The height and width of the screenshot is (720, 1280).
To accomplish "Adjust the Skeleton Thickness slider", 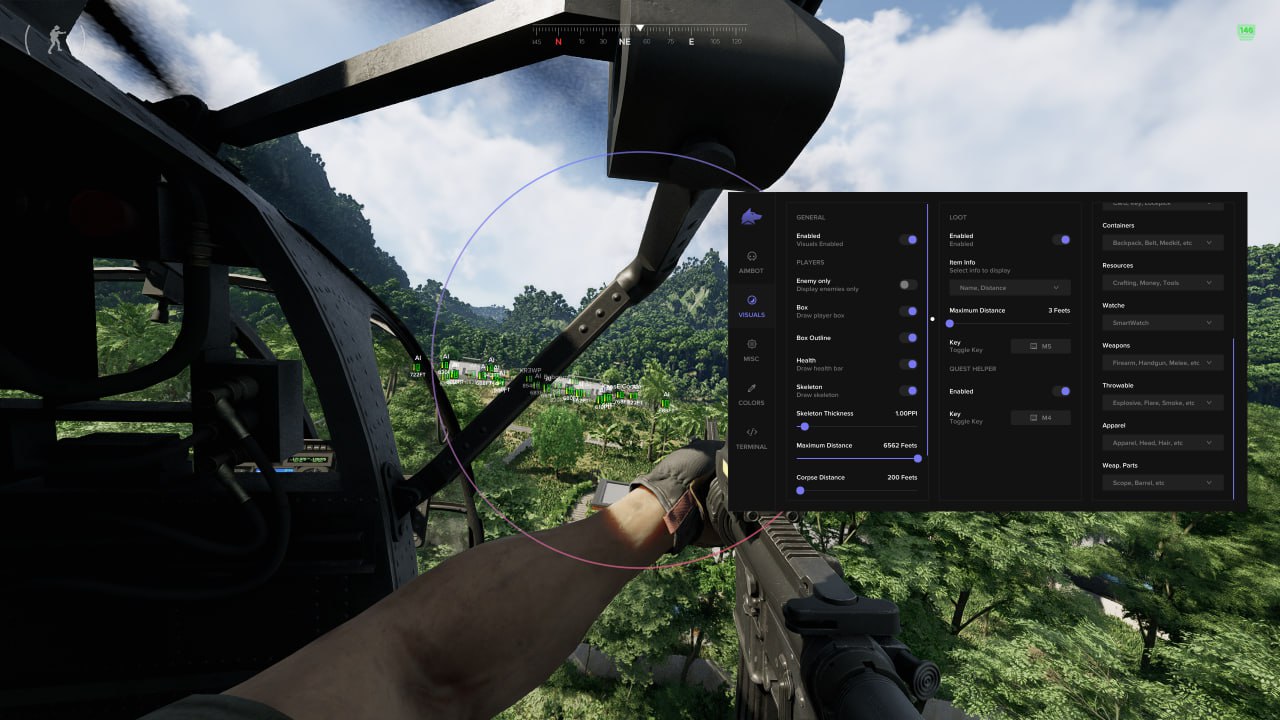I will point(804,427).
